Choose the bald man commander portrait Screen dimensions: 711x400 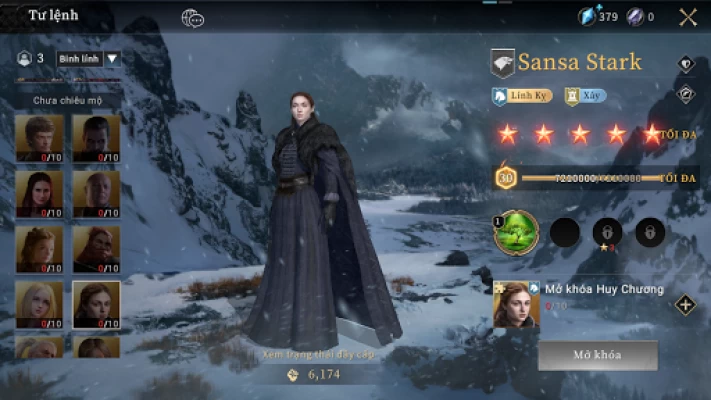[96, 193]
